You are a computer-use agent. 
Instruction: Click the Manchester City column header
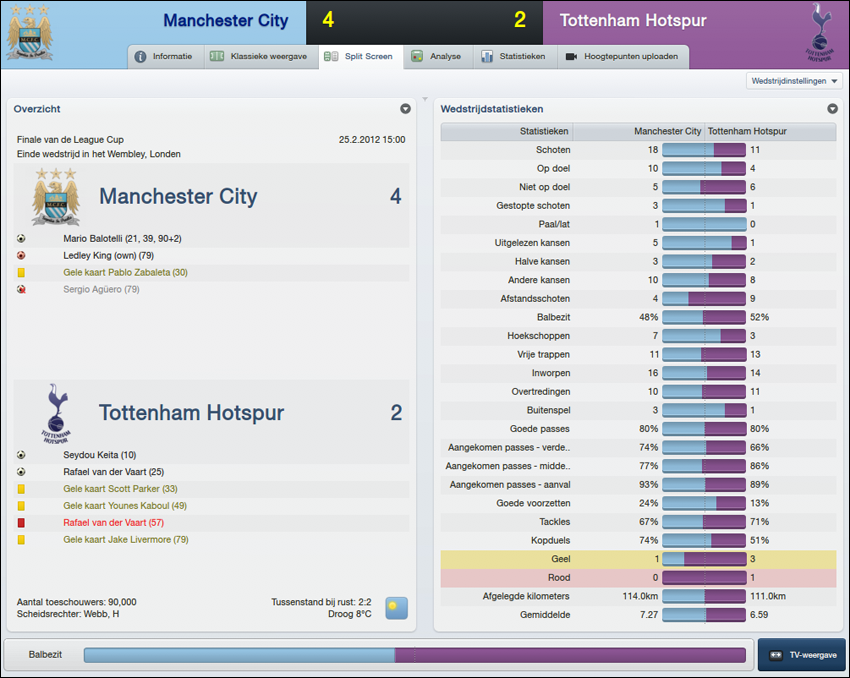(x=667, y=131)
